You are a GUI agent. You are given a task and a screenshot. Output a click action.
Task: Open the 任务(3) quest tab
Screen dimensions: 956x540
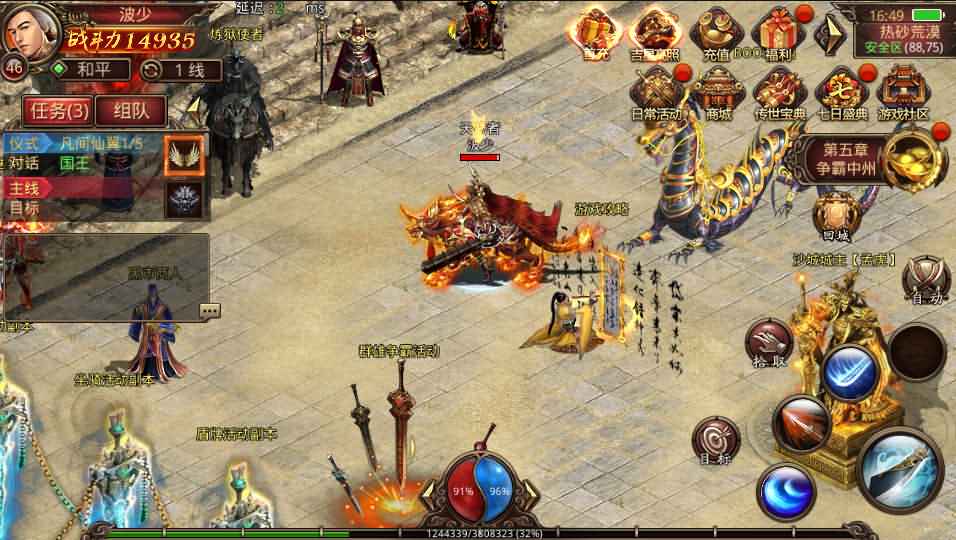(56, 110)
